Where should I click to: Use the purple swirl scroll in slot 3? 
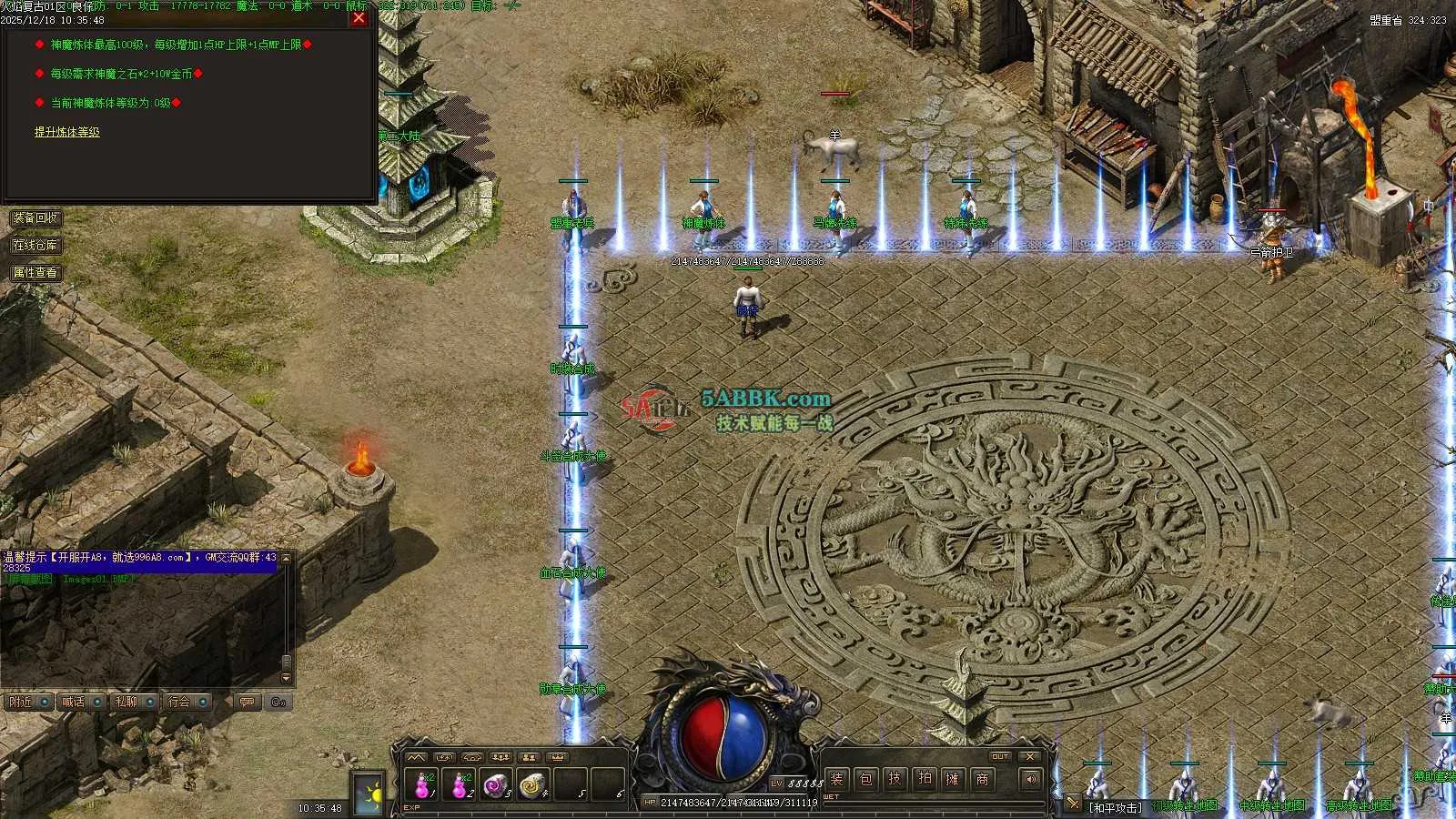point(496,784)
